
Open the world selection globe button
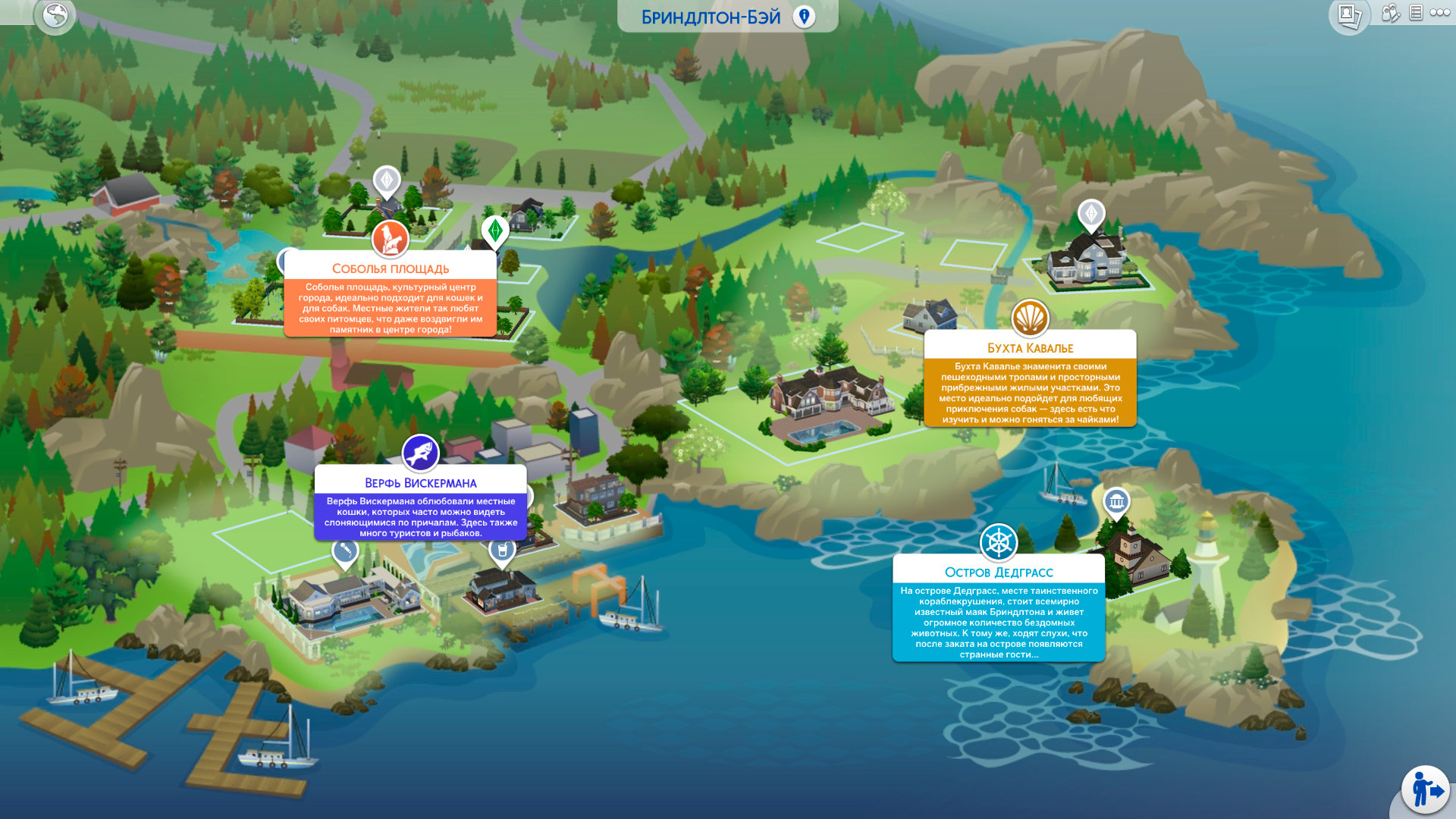[55, 15]
